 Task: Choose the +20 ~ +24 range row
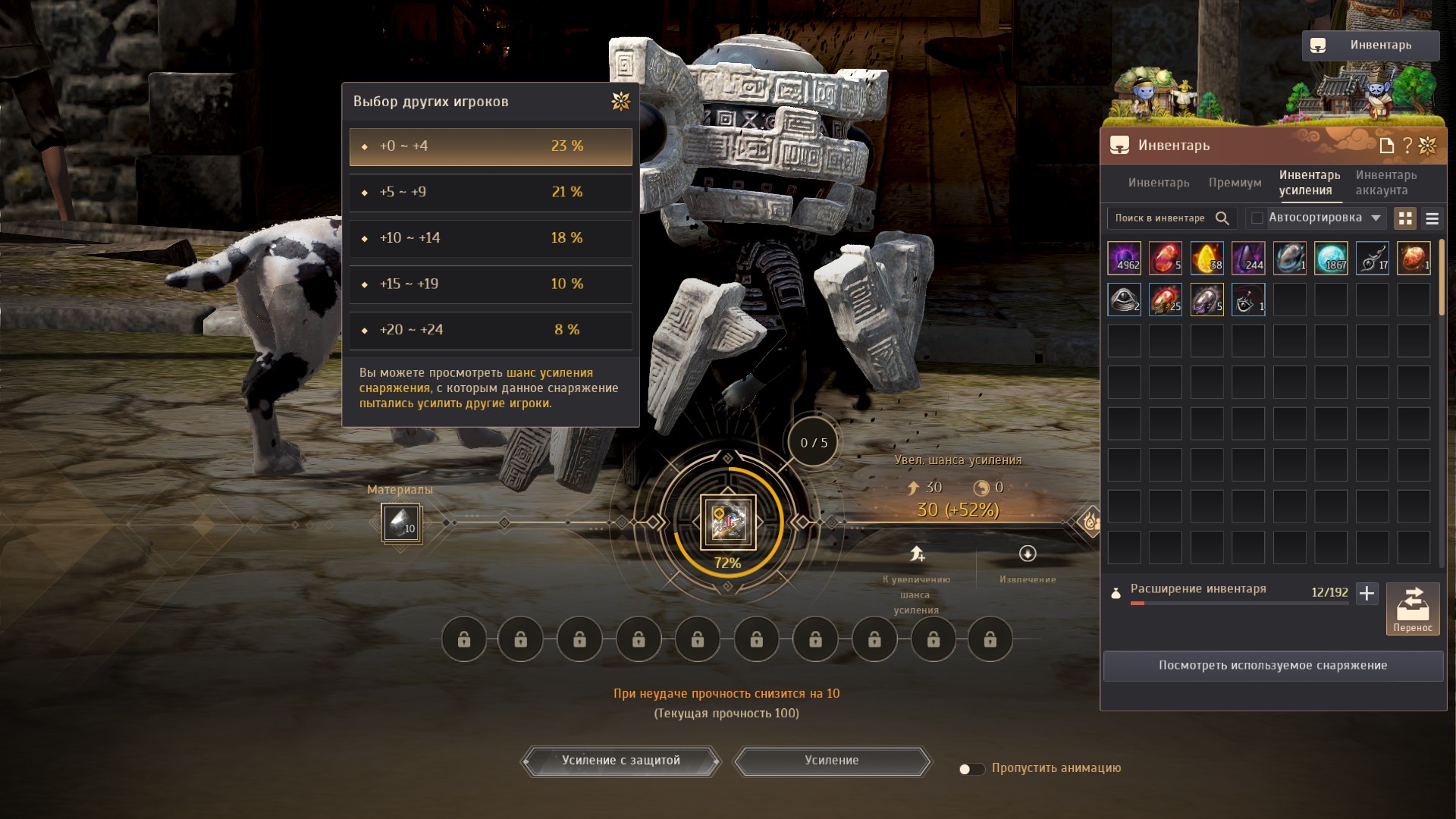491,330
